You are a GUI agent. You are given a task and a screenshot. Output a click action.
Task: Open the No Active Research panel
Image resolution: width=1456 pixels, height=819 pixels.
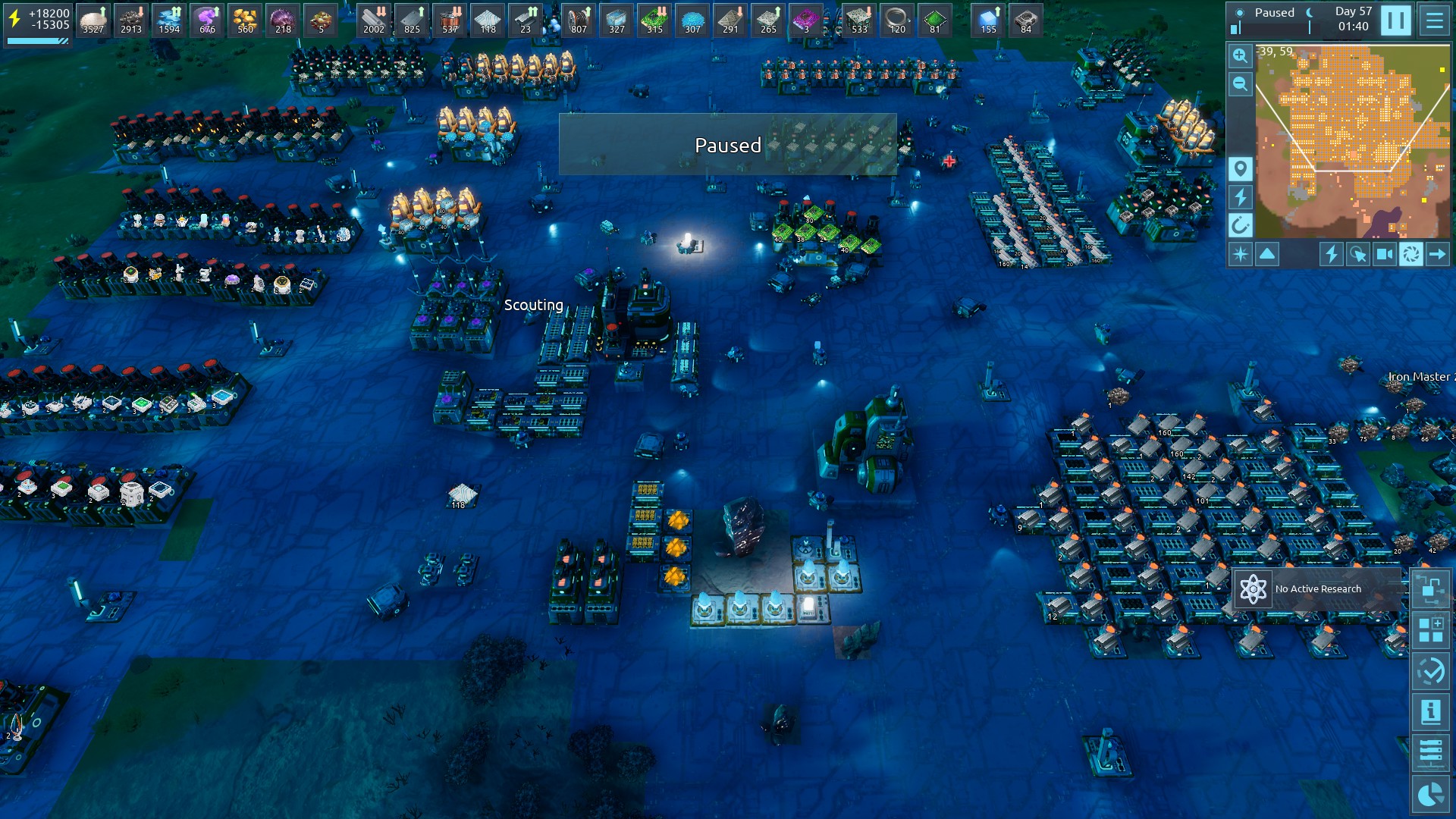[x=1317, y=589]
